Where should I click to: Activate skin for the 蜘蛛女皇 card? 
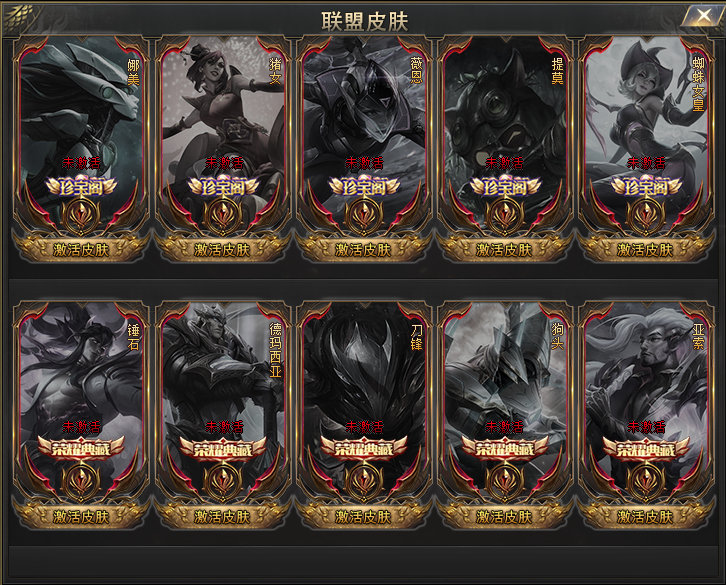(645, 250)
